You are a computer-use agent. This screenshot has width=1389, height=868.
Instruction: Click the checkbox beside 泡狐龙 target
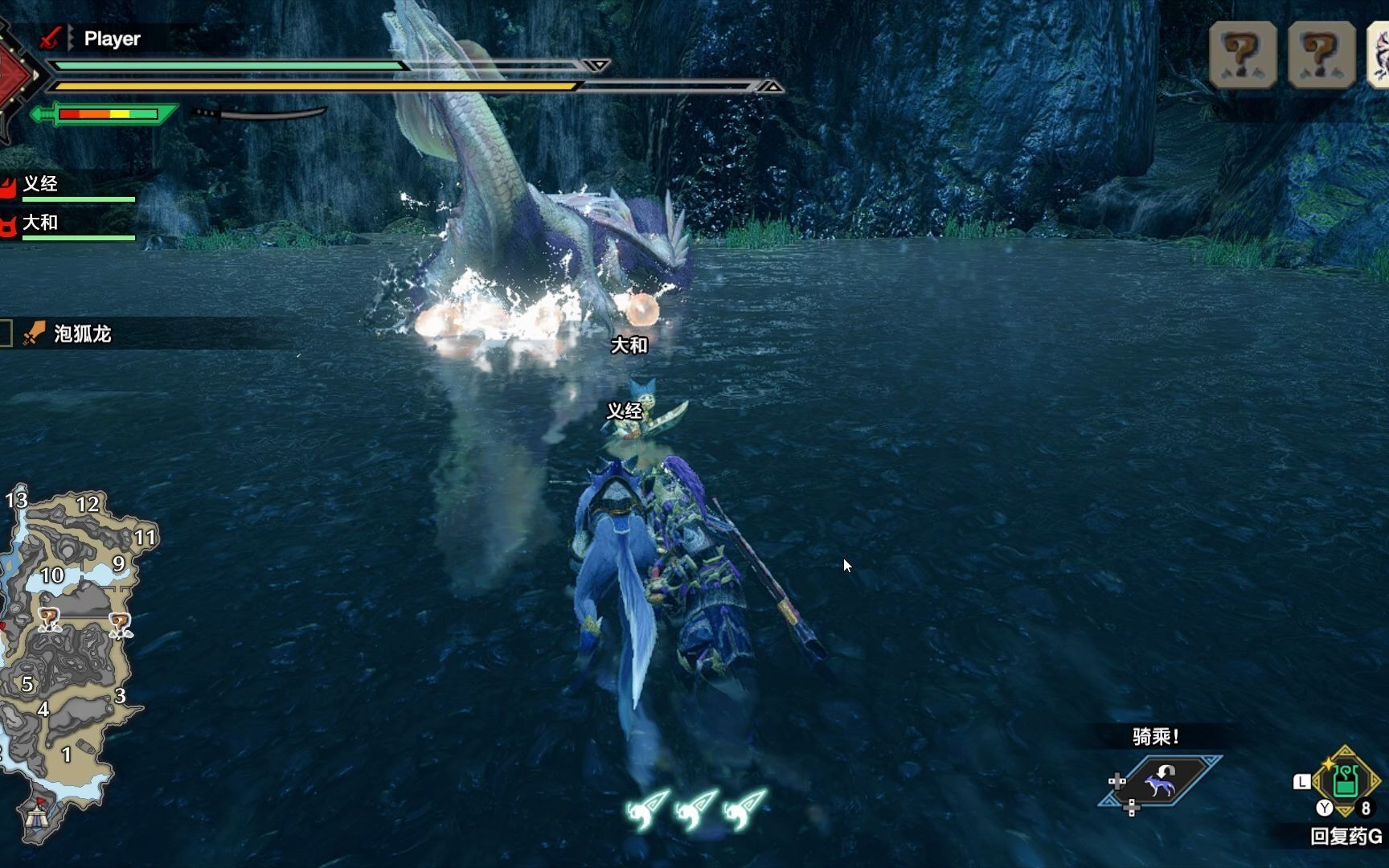[6, 334]
